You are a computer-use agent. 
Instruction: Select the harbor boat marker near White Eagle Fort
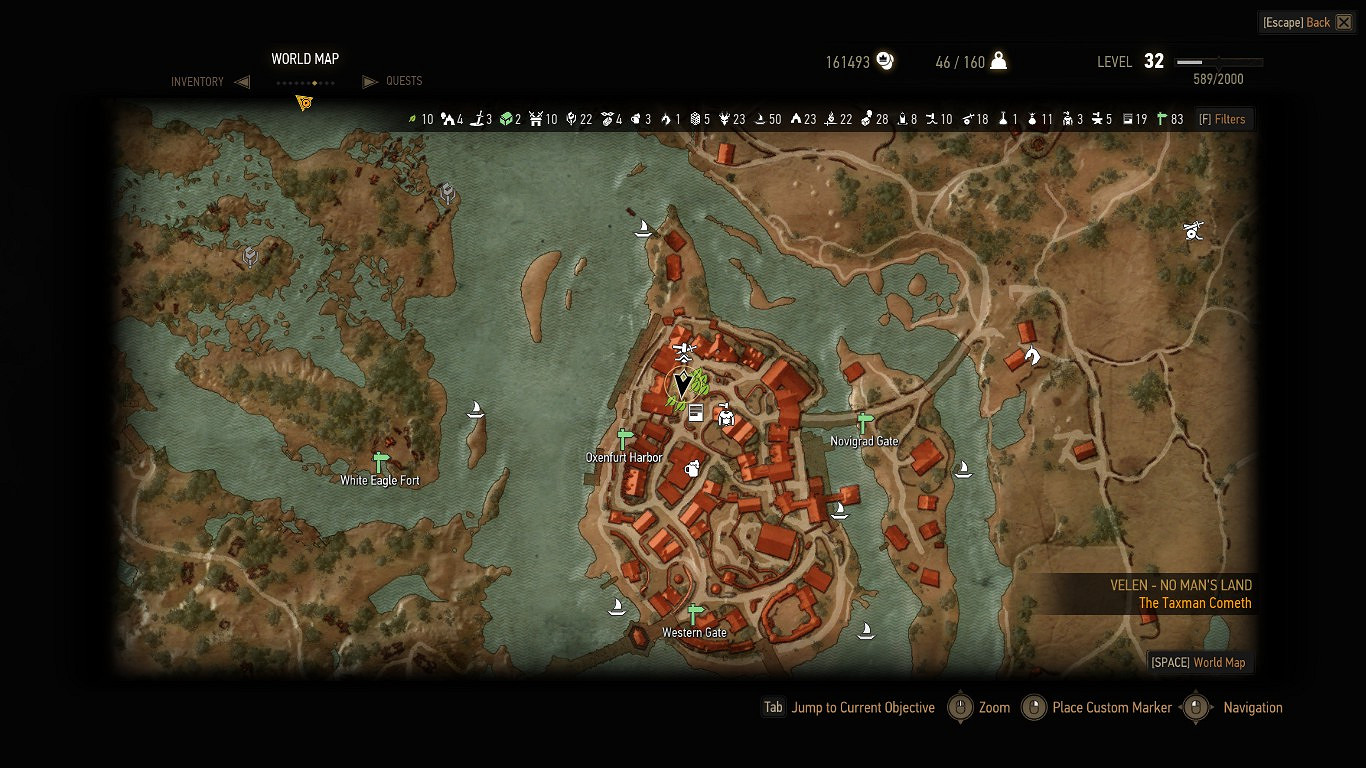tap(477, 409)
